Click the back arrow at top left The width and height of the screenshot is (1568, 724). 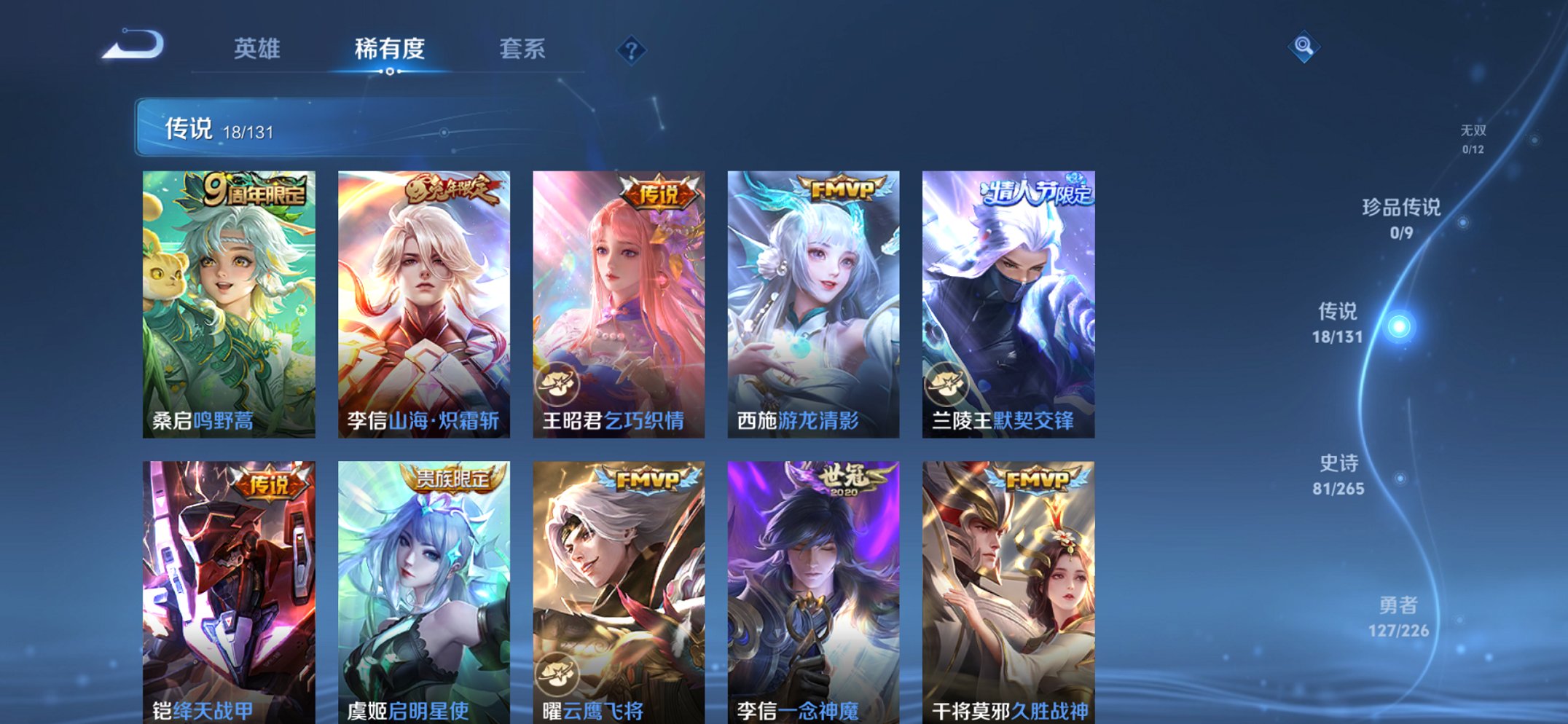click(x=130, y=45)
